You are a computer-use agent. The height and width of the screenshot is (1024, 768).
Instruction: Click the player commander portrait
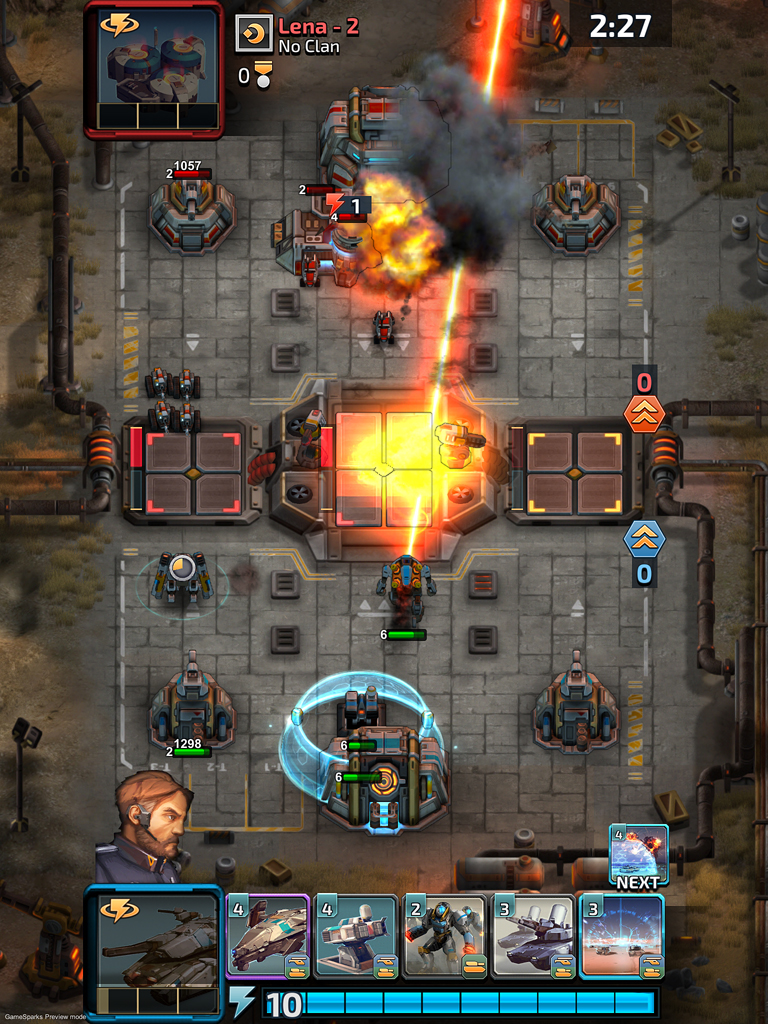tap(145, 826)
